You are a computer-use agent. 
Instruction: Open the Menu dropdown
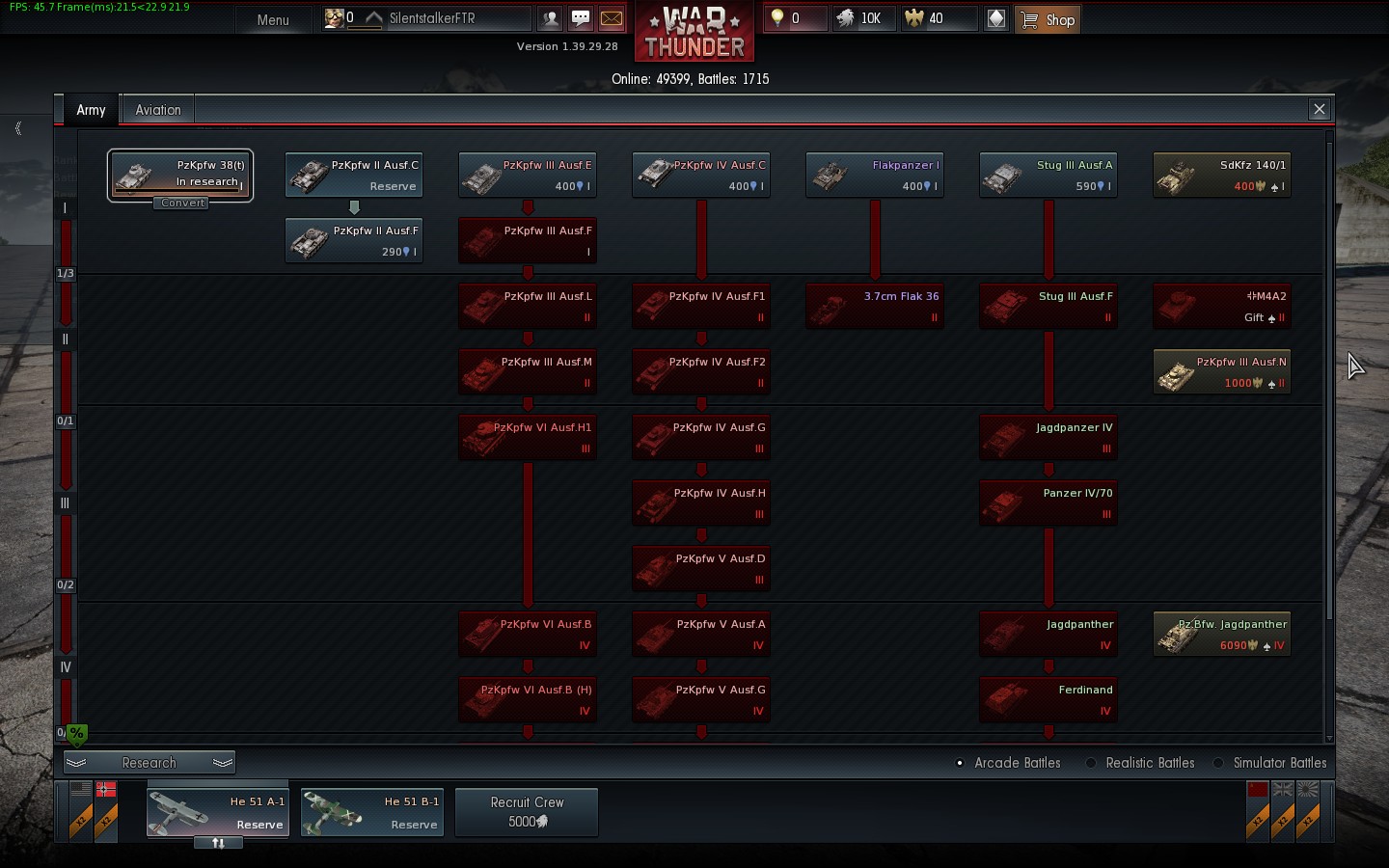[273, 19]
